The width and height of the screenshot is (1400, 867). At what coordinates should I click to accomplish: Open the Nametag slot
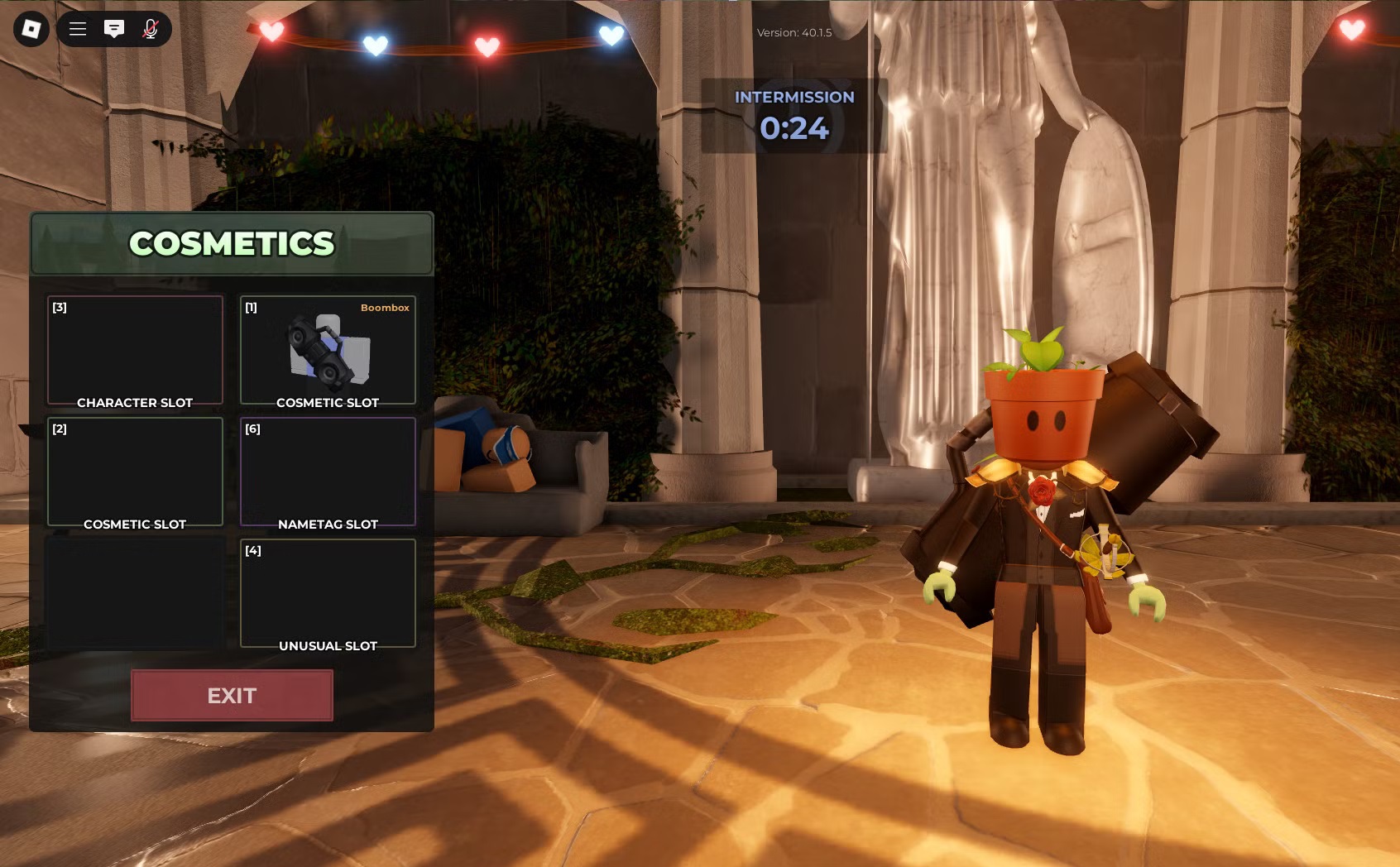328,472
